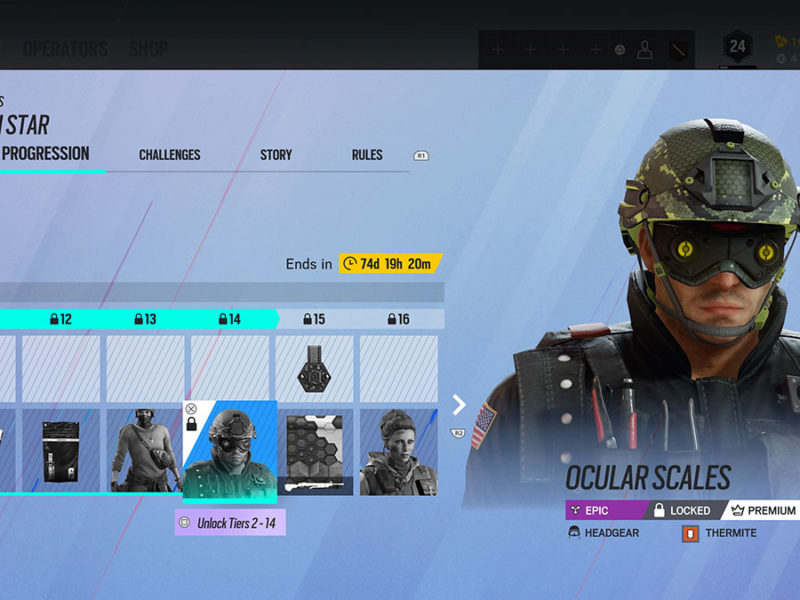
Task: Click the Unlock Tiers 2 - 14 button
Action: coord(230,522)
